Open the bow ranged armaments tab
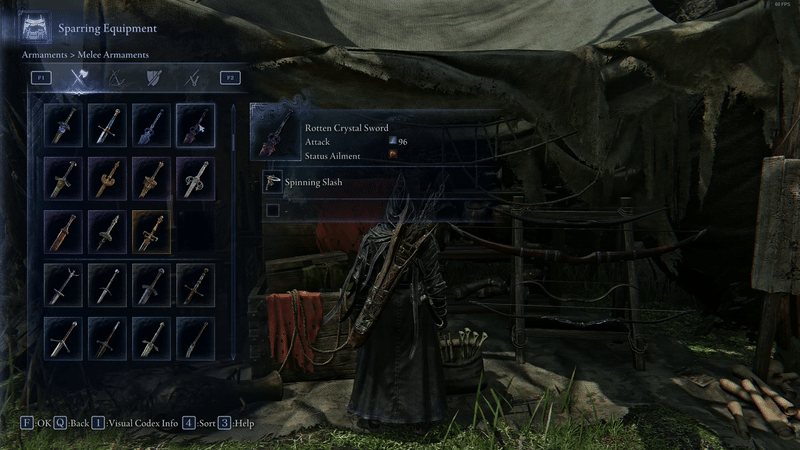 116,77
